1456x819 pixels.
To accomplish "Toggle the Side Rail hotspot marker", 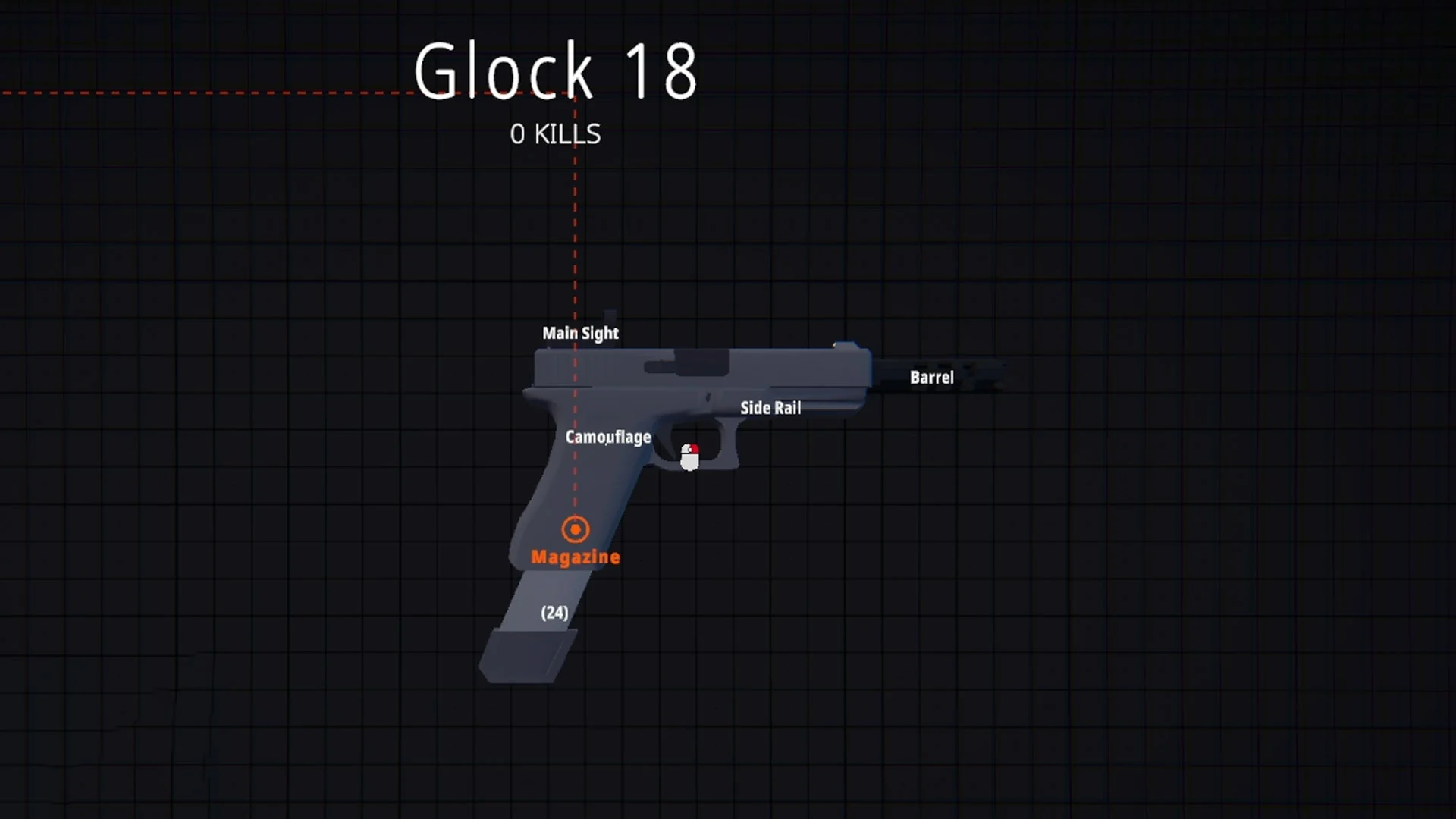I will 770,408.
